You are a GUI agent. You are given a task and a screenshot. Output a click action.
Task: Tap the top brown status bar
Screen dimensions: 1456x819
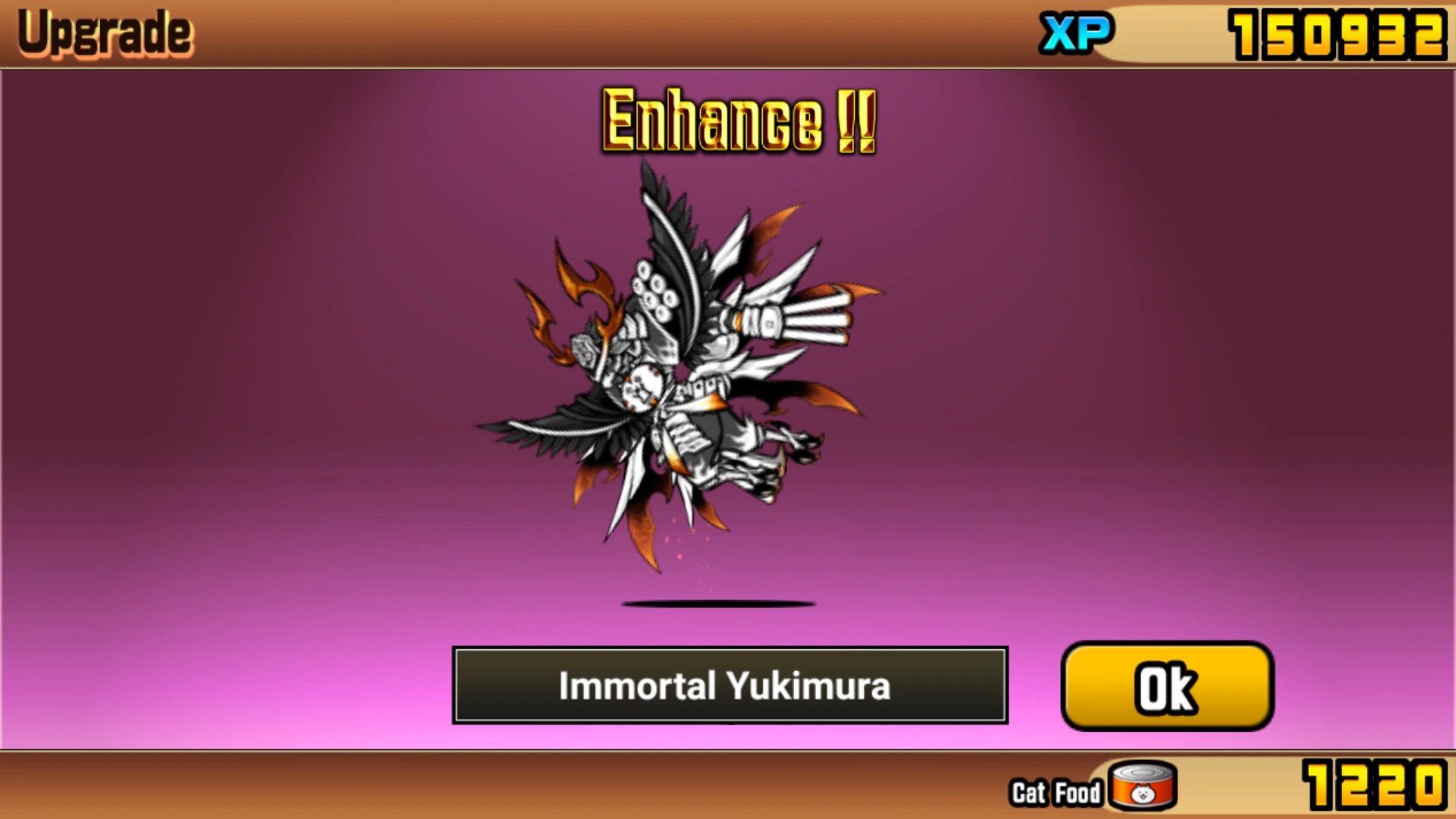tap(531, 33)
